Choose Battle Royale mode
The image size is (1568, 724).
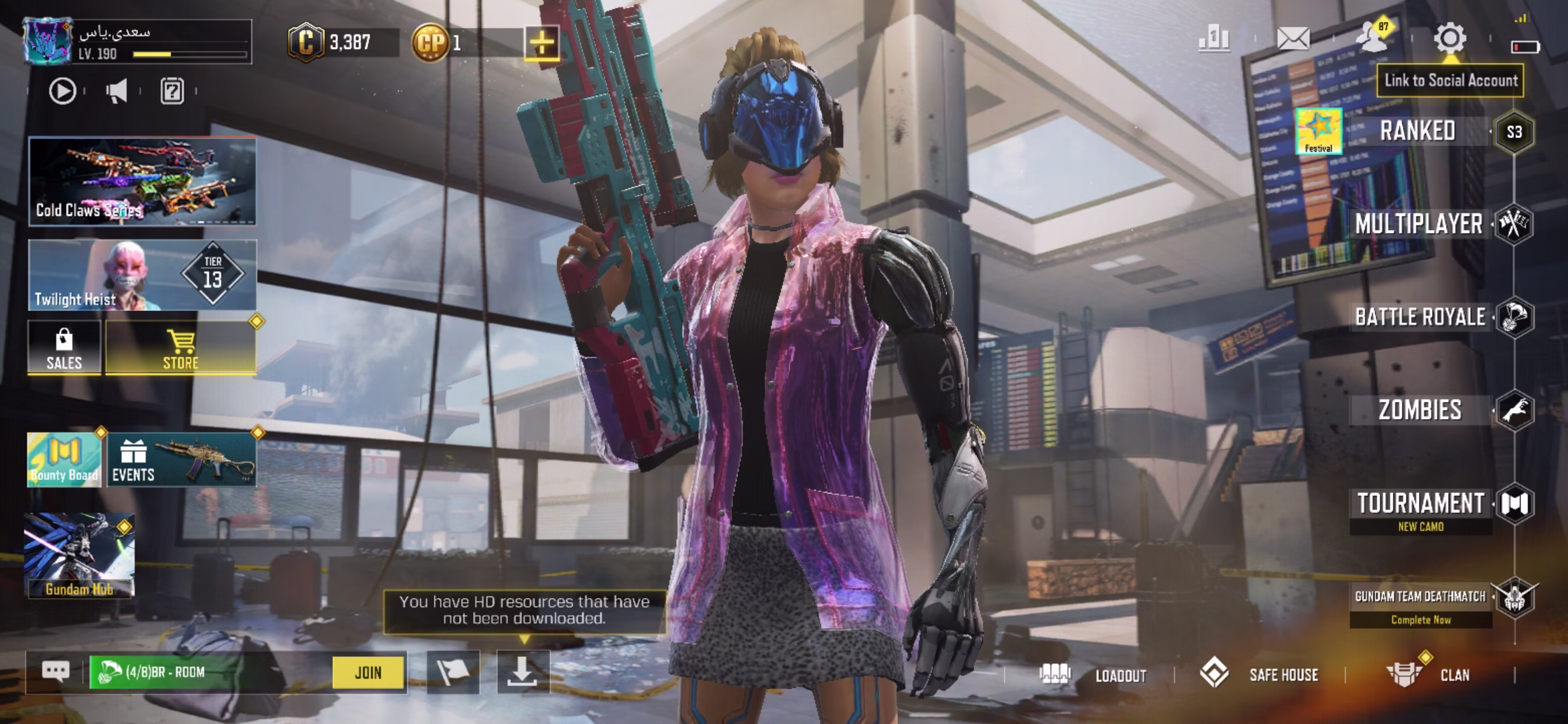(x=1420, y=317)
